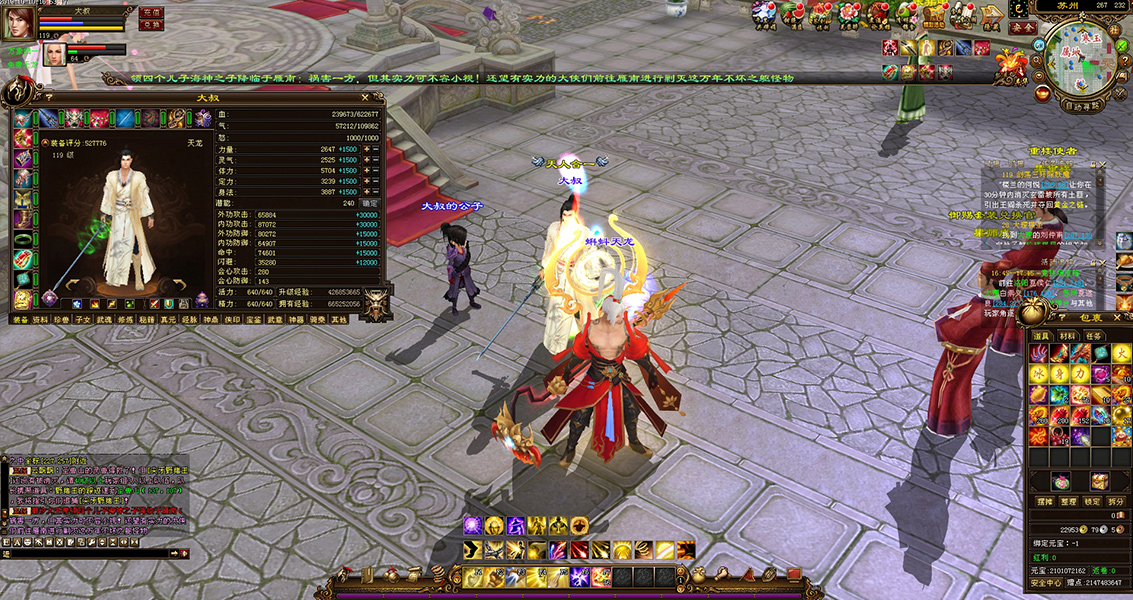Open a 摆摊 stall from the bag
This screenshot has height=600, width=1133.
1044,501
